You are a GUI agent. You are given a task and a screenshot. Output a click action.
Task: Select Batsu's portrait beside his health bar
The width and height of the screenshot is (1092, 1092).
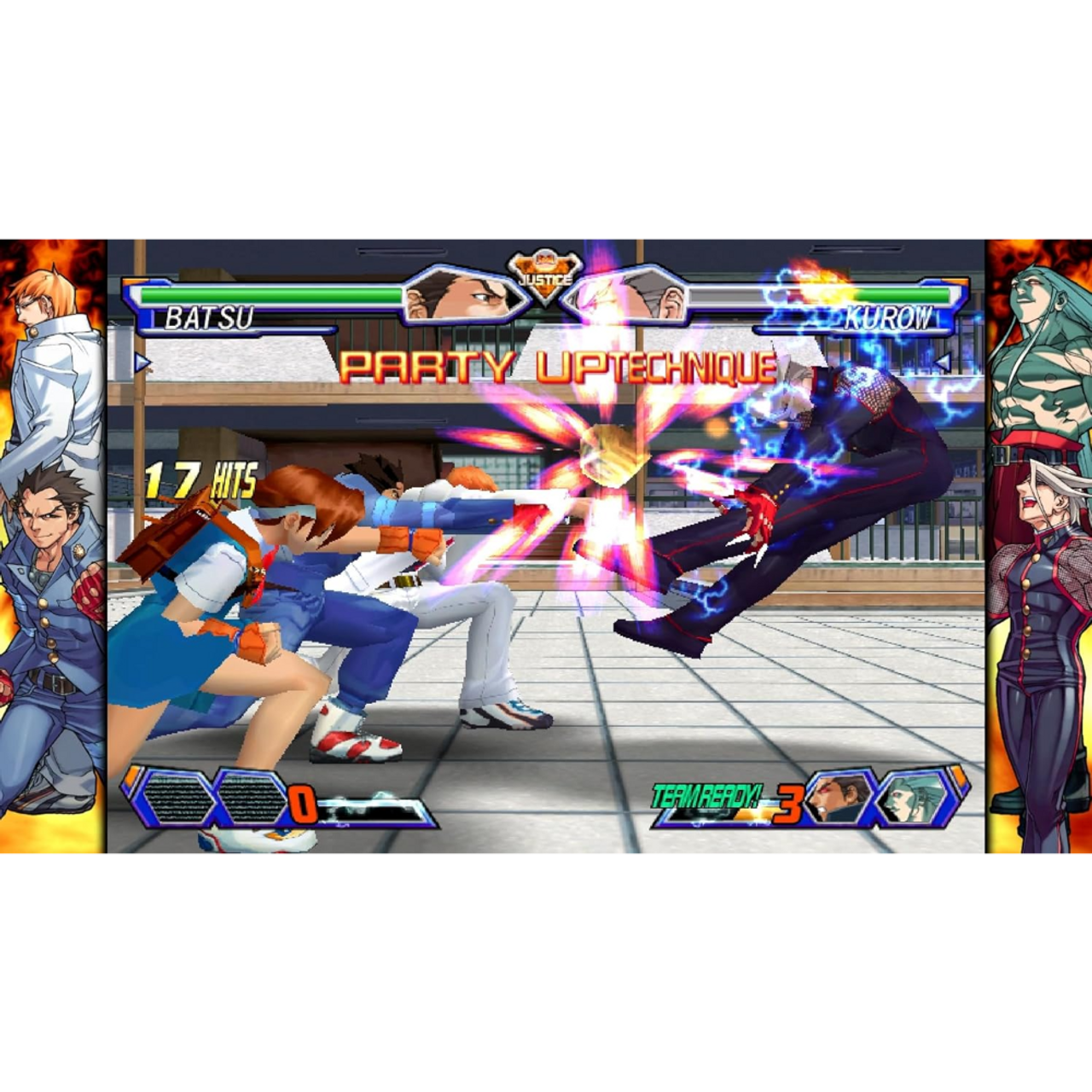click(x=461, y=299)
